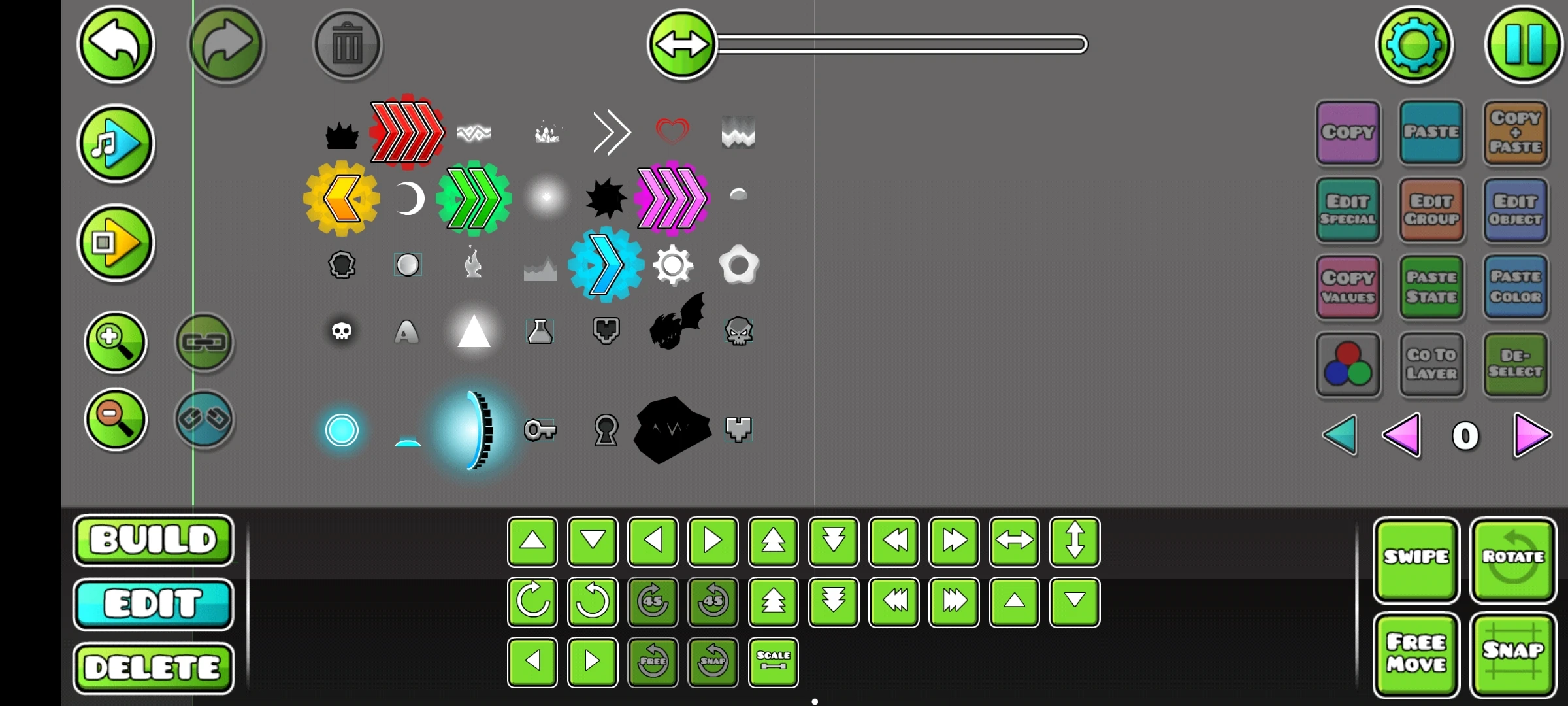Click the blue unlink objects icon
Screen dimensions: 1568x706
[x=204, y=420]
